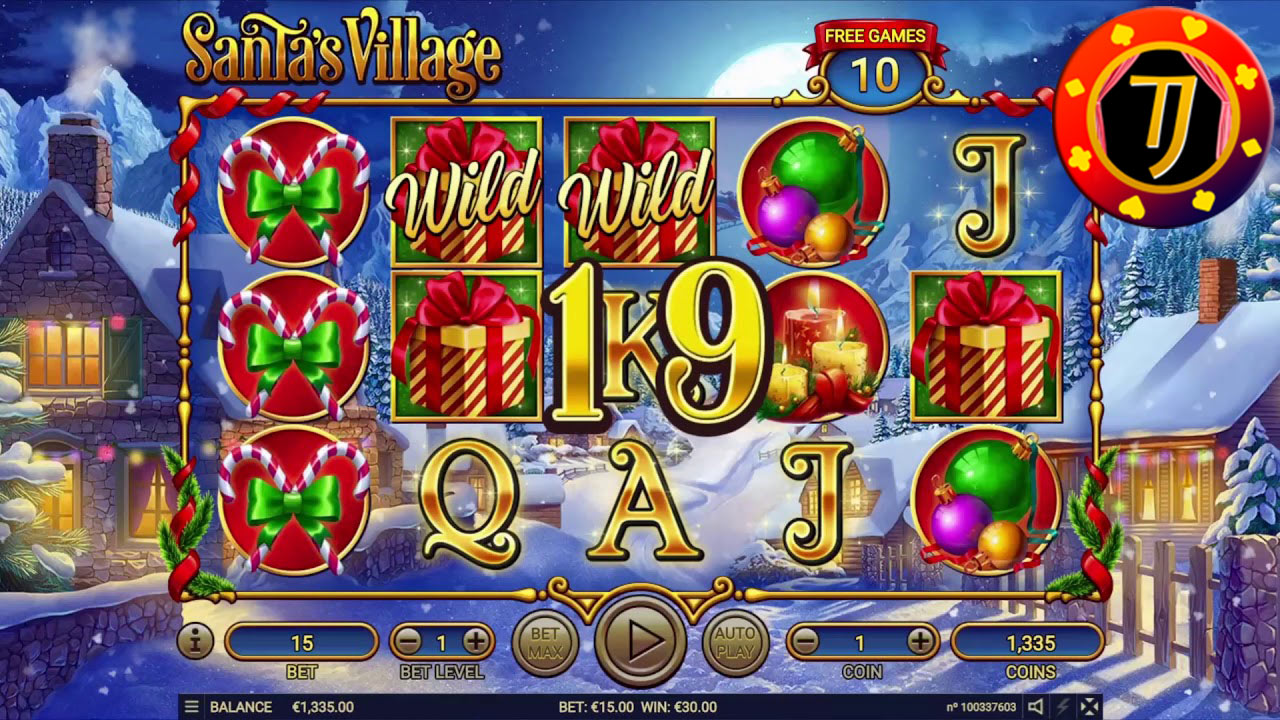Mute the game sound

[x=1036, y=706]
